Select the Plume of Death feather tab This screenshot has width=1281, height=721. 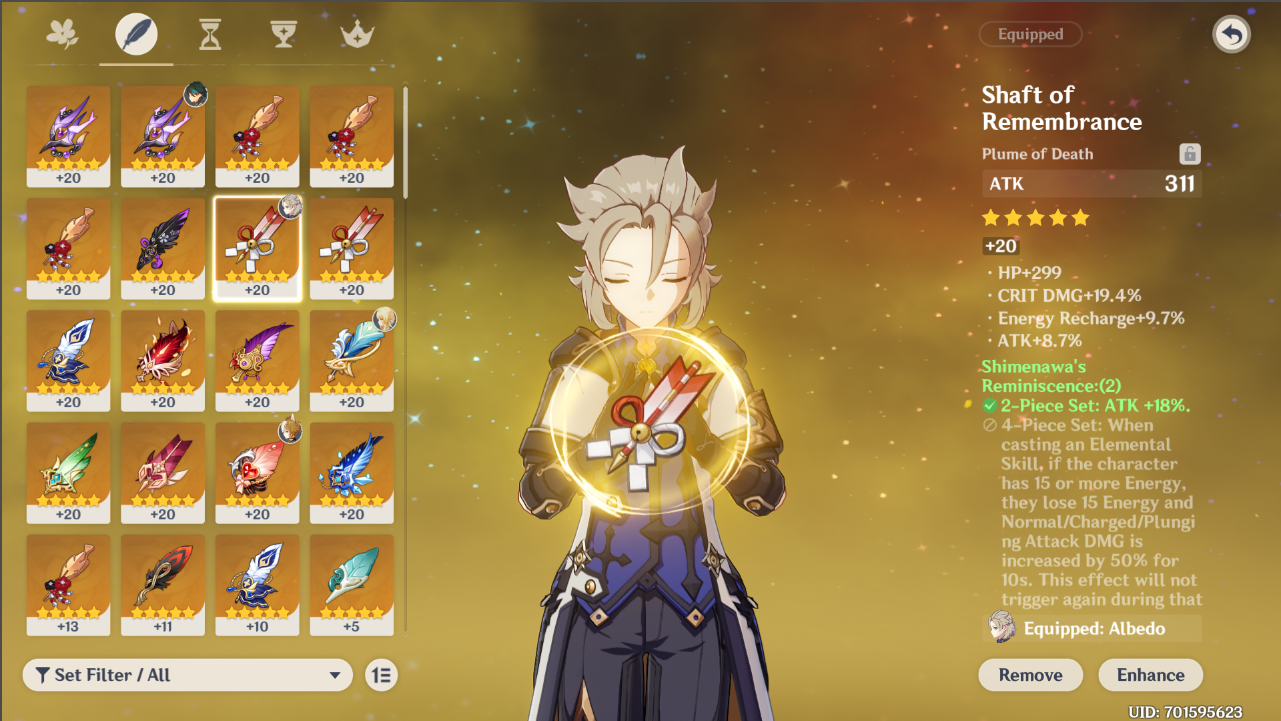click(x=136, y=33)
